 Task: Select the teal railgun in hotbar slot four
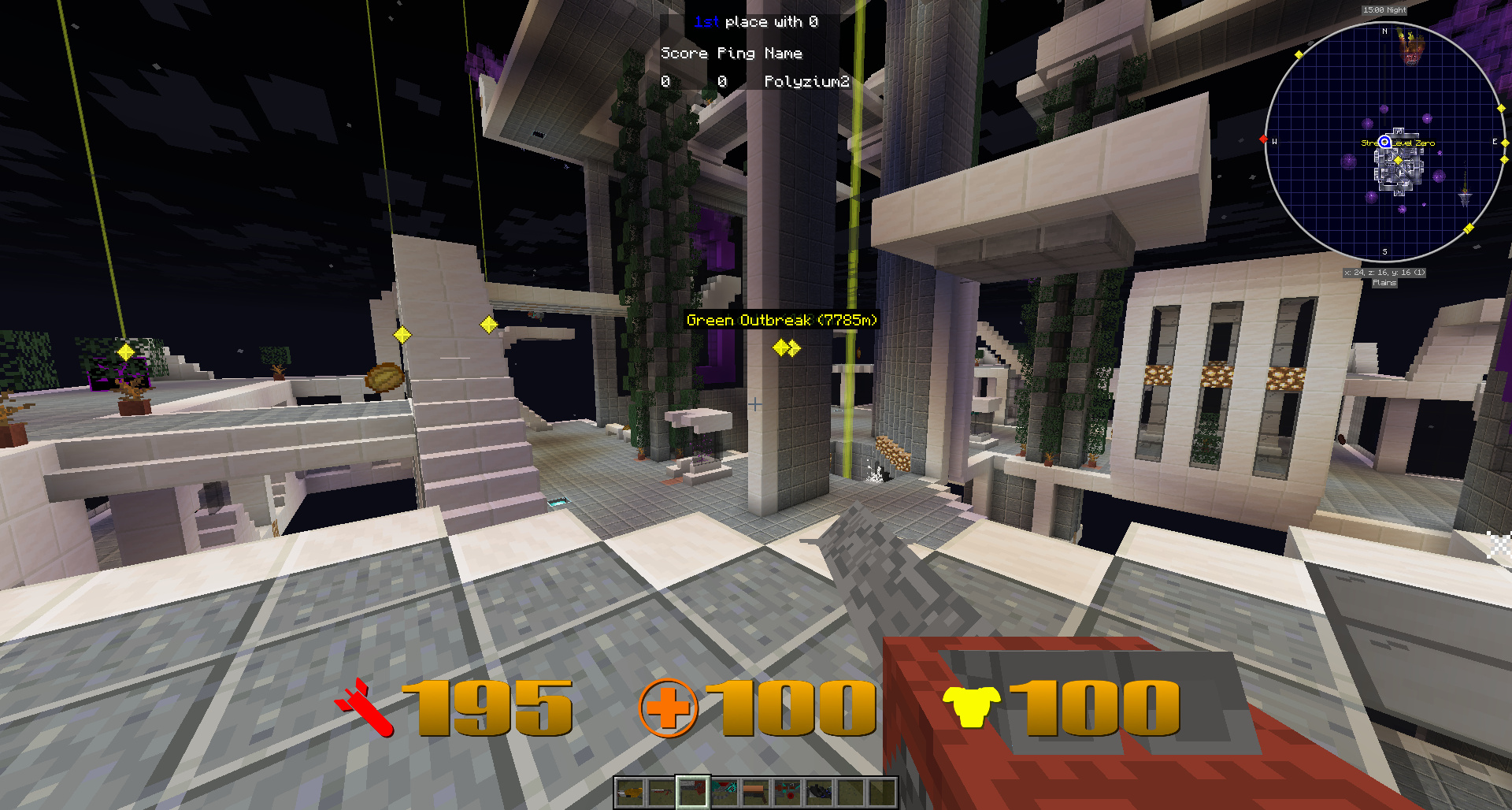(725, 793)
